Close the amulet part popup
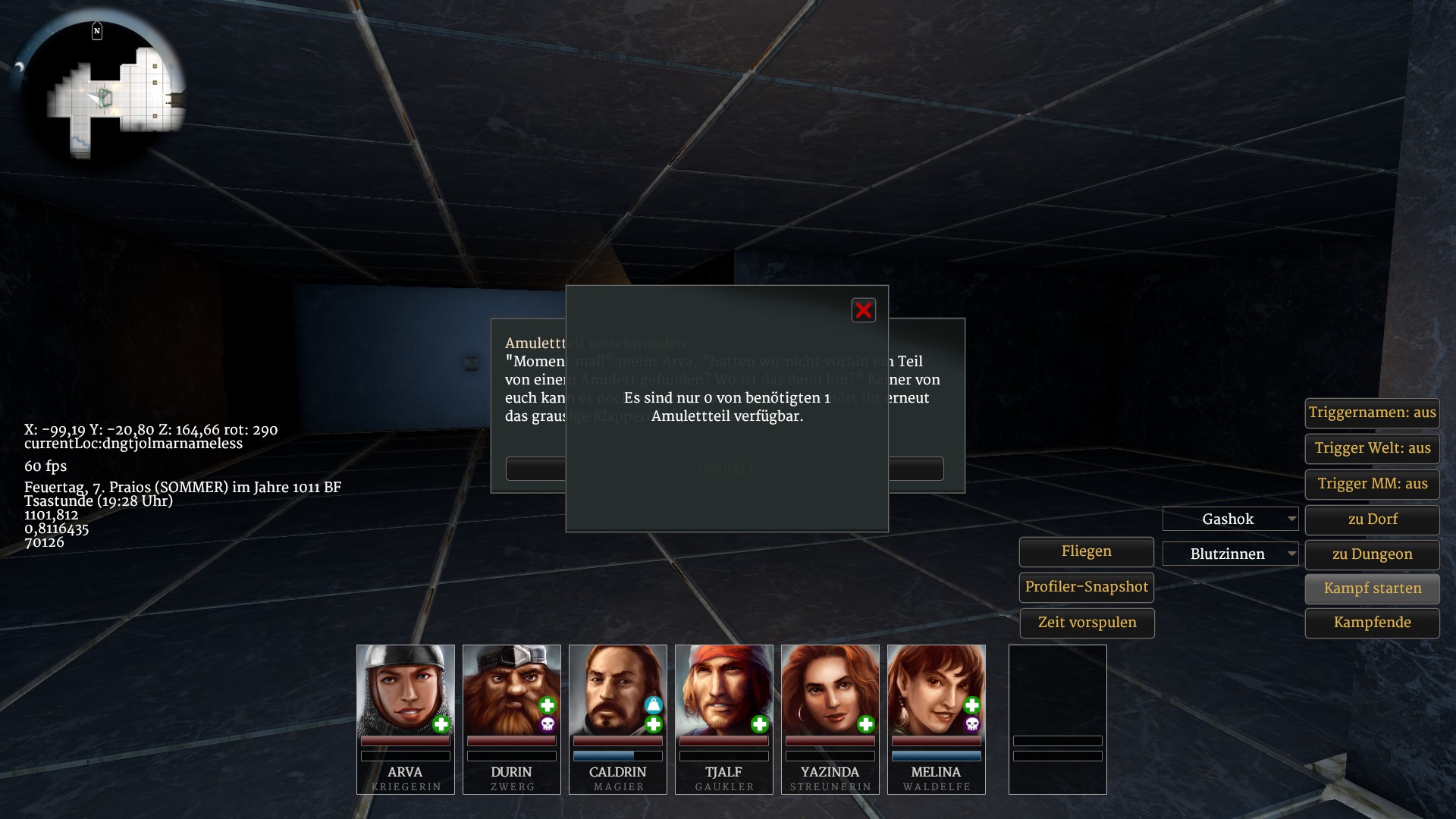The width and height of the screenshot is (1456, 819). 863,310
